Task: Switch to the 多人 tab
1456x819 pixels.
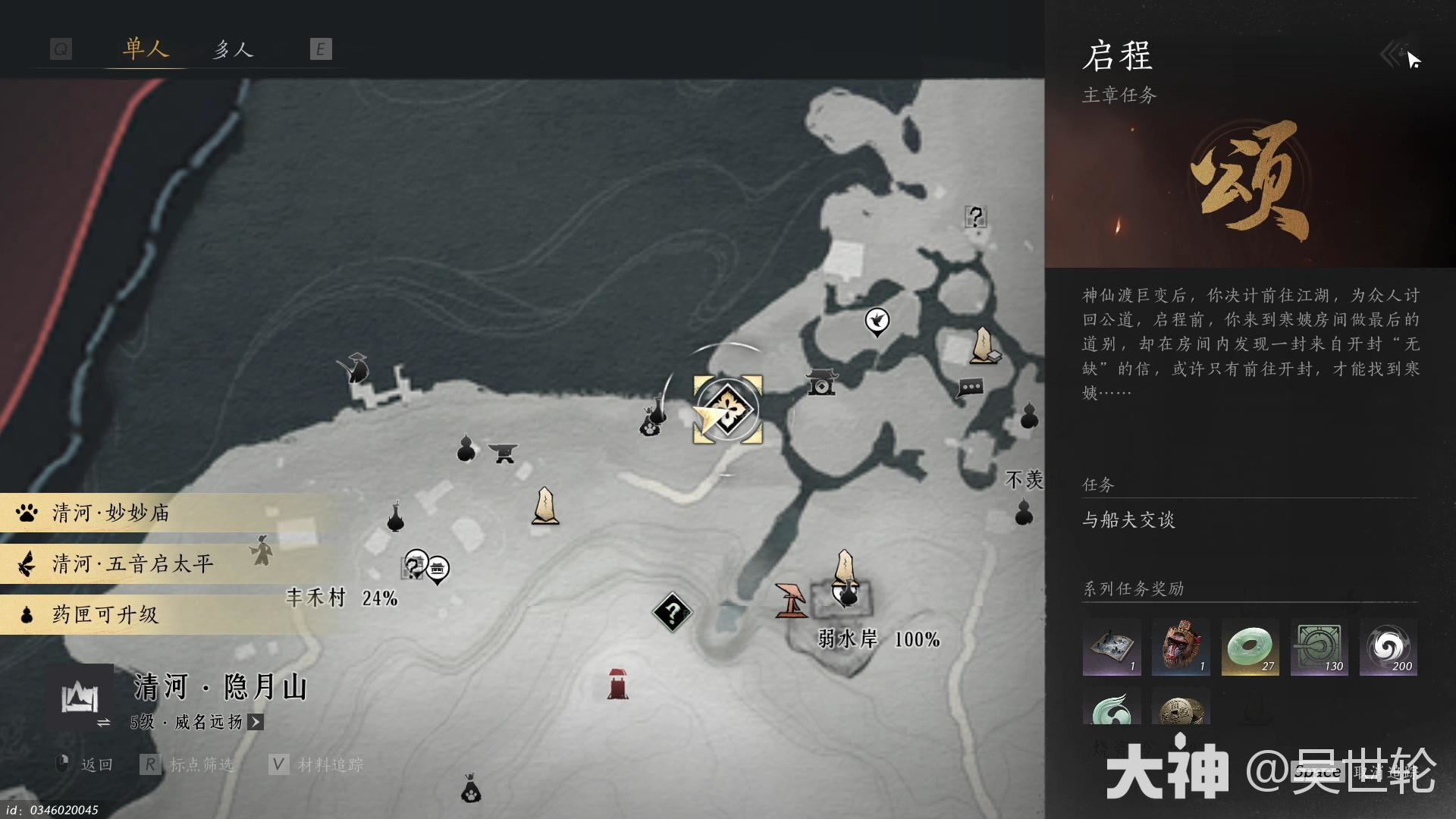Action: 234,49
